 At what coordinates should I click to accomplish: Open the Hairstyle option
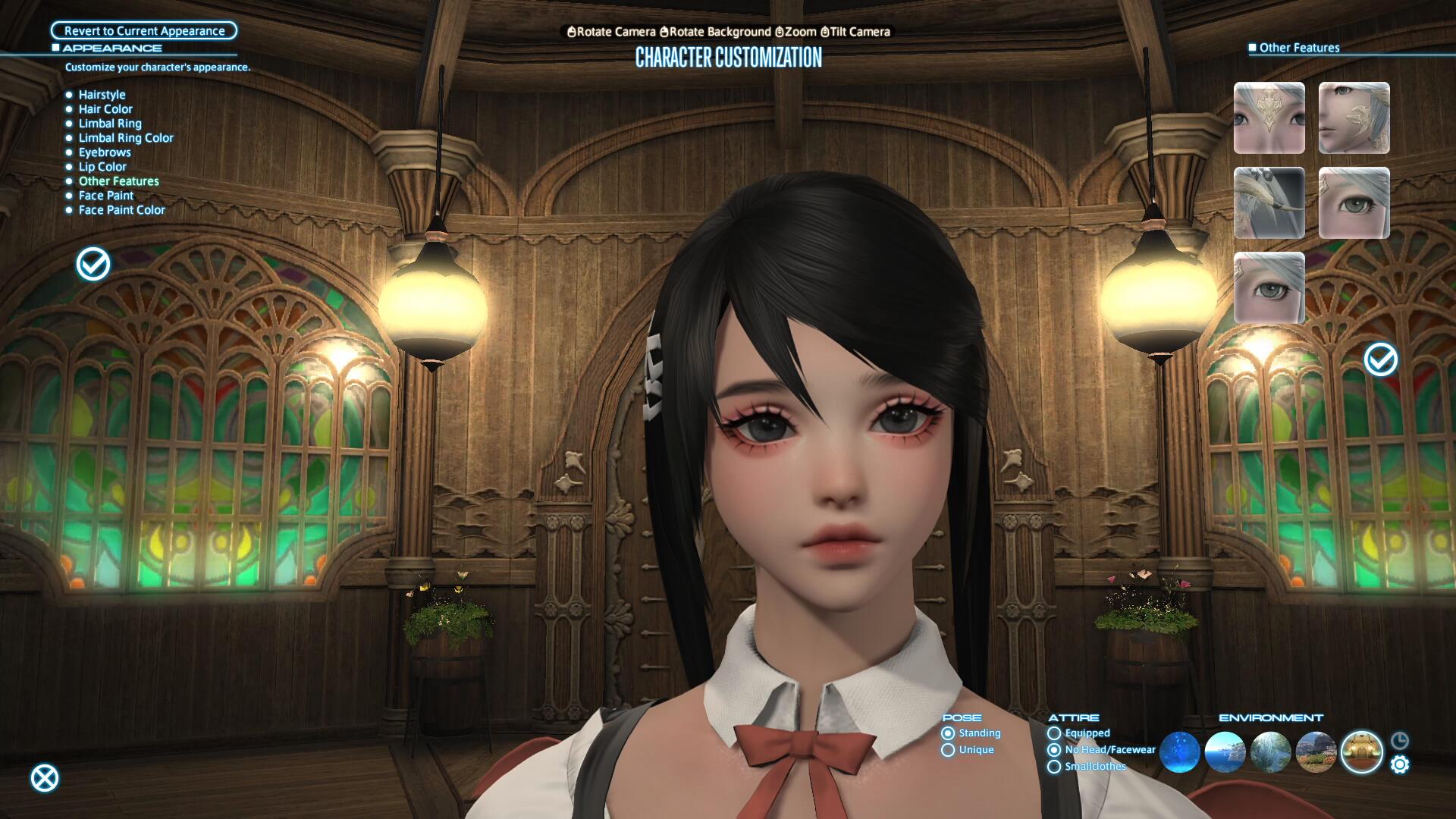tap(102, 95)
